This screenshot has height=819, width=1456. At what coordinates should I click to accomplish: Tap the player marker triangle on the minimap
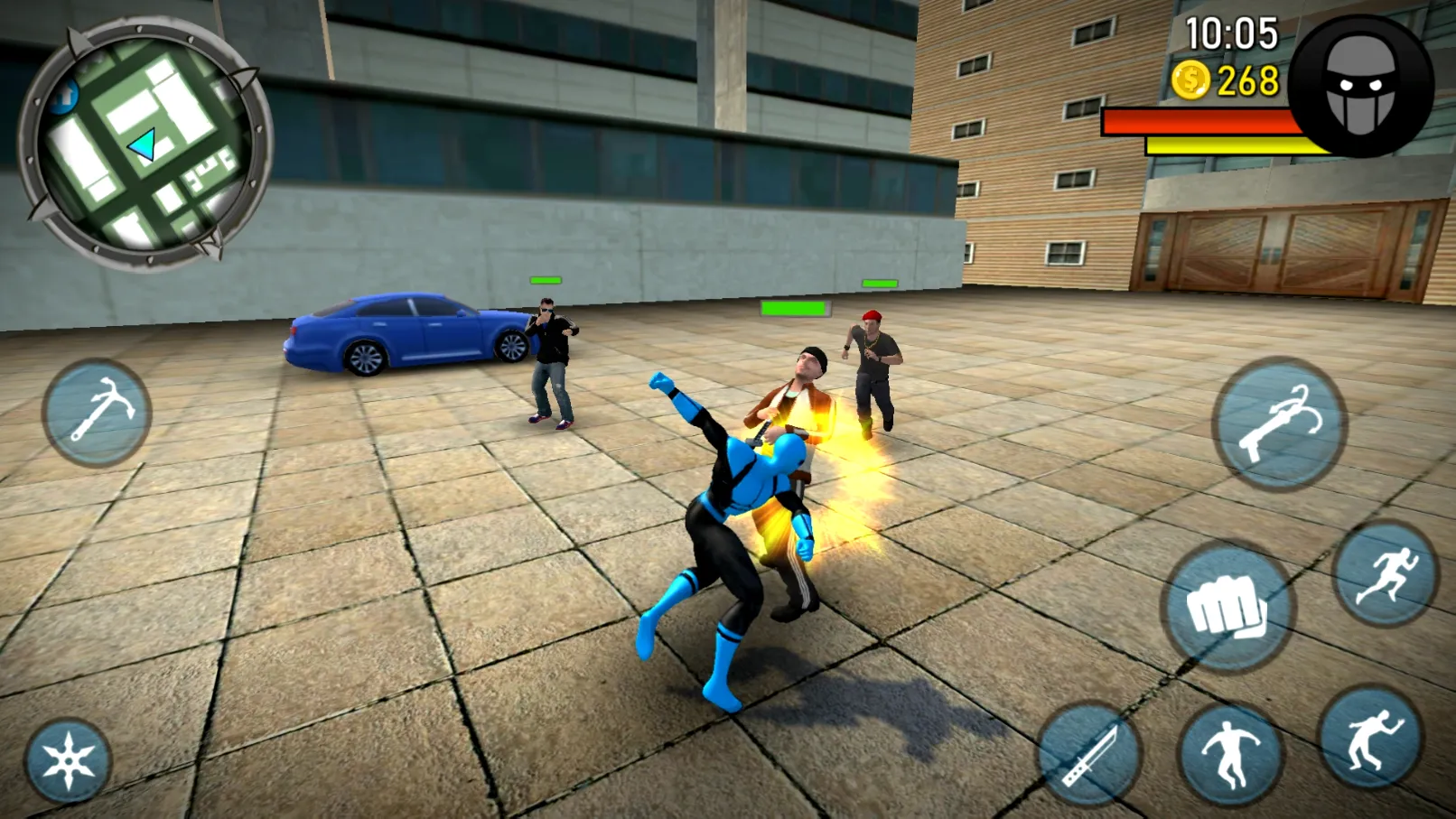145,143
